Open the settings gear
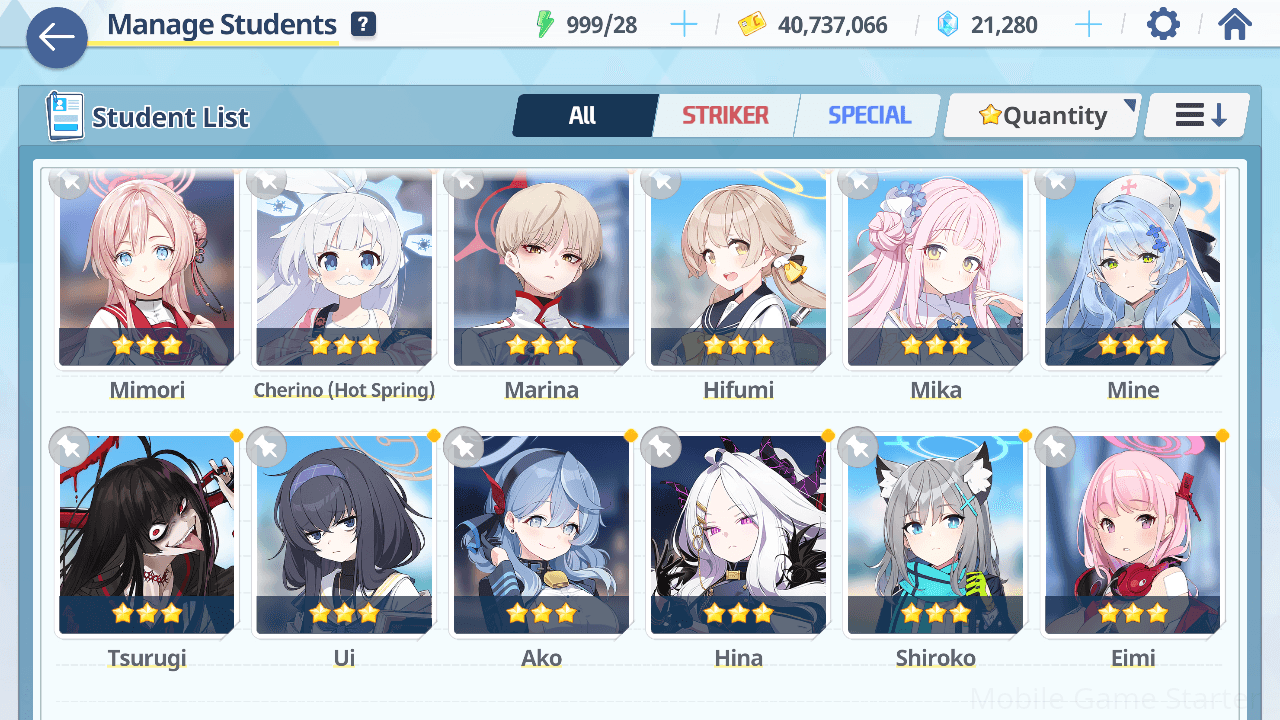The image size is (1280, 720). pos(1163,24)
